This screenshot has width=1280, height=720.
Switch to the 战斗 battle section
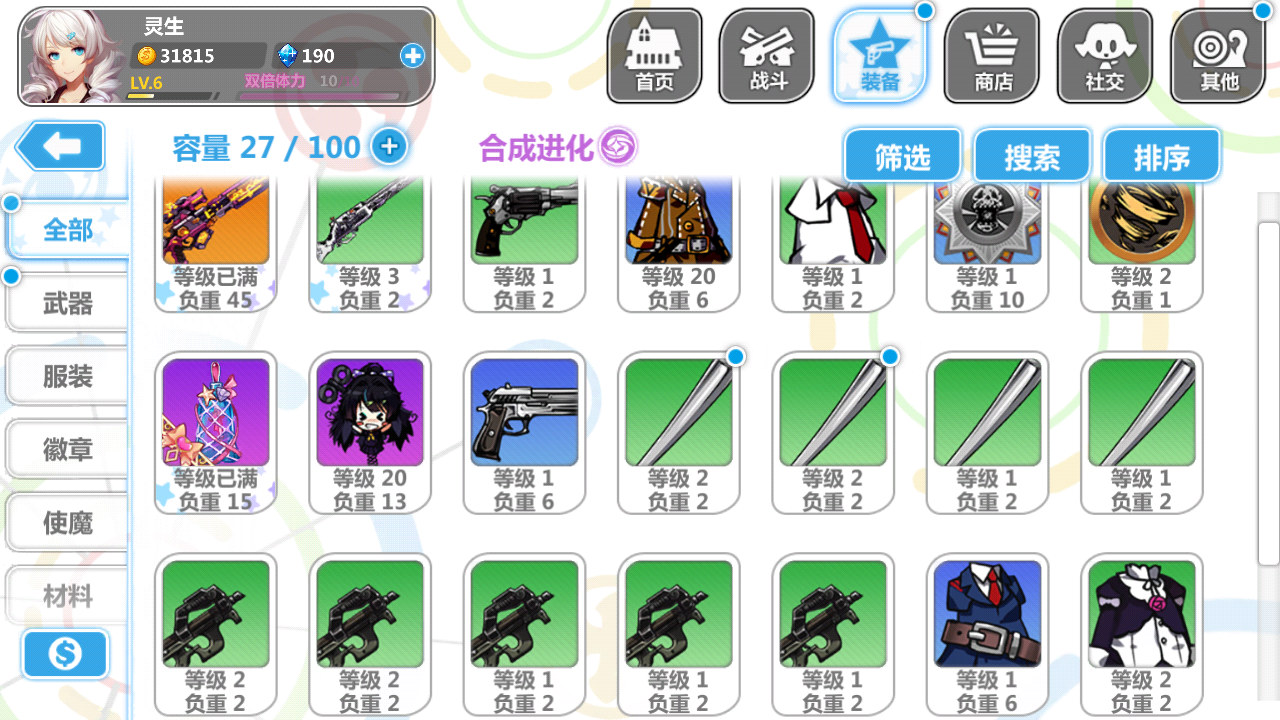click(766, 55)
